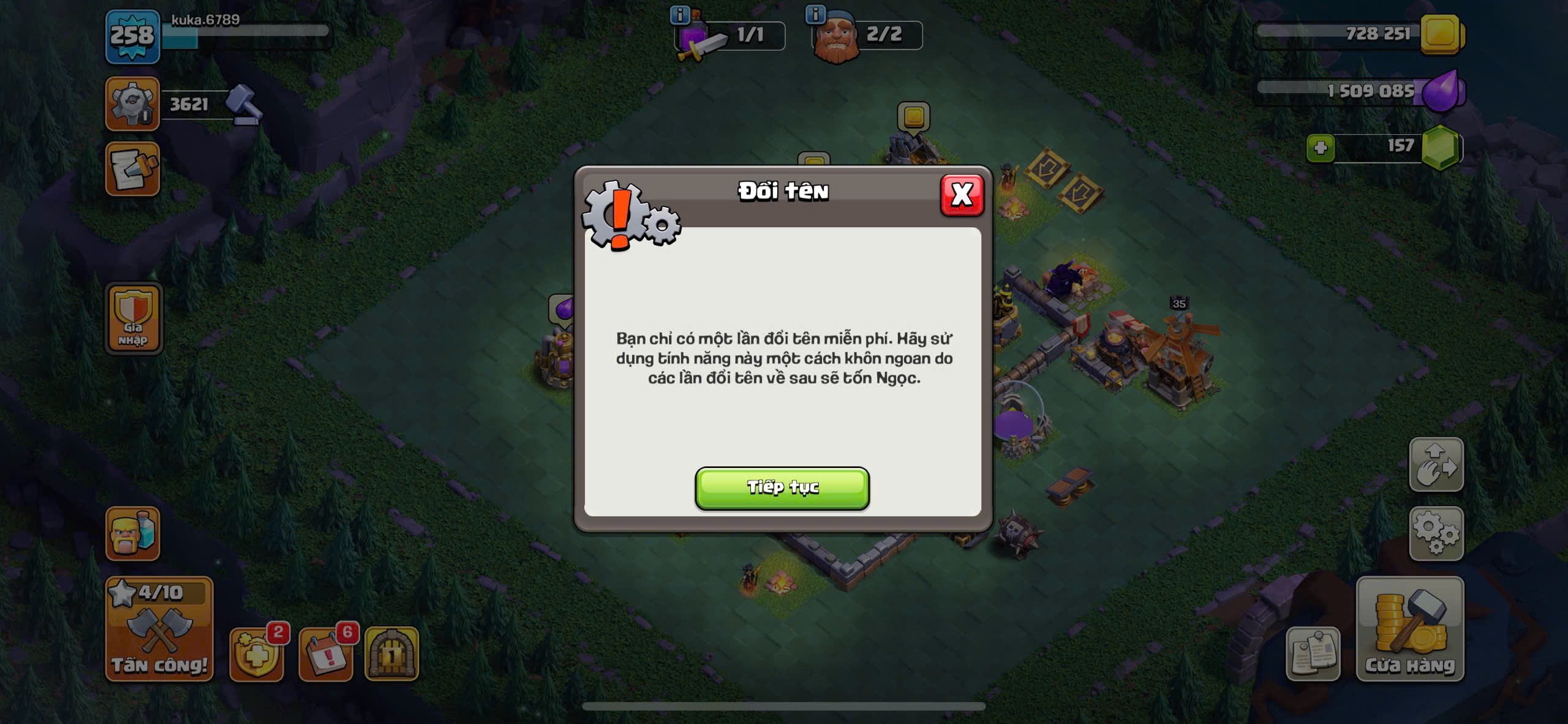Open the paper notes icon near shop
Image resolution: width=1568 pixels, height=724 pixels.
[1313, 654]
